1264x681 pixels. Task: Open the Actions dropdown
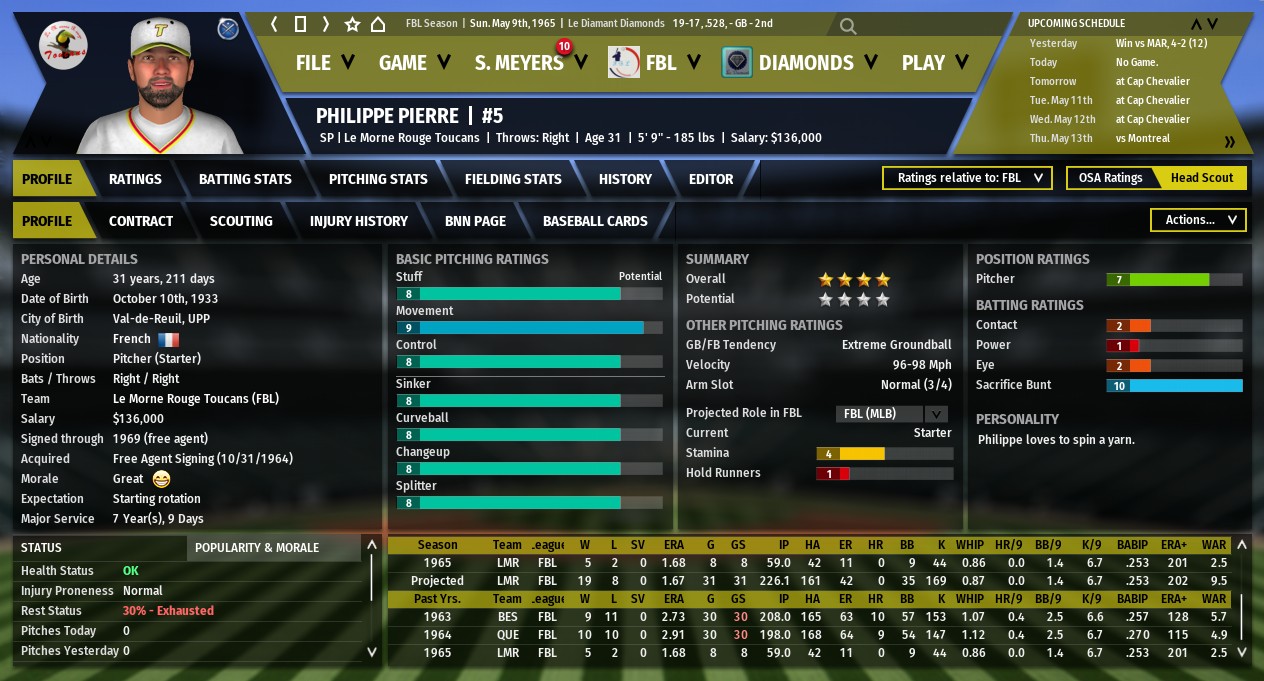point(1199,220)
